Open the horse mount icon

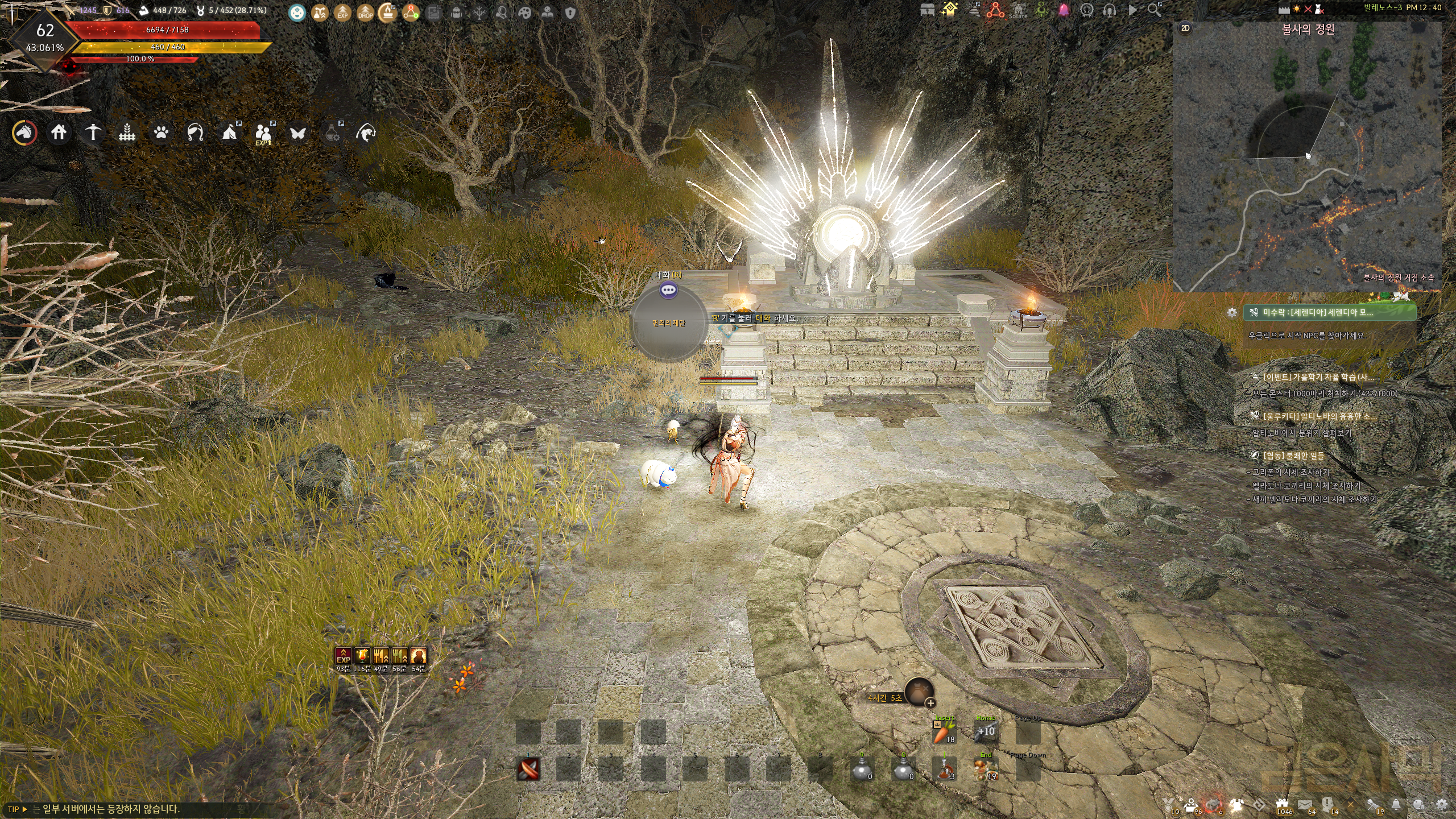point(25,133)
